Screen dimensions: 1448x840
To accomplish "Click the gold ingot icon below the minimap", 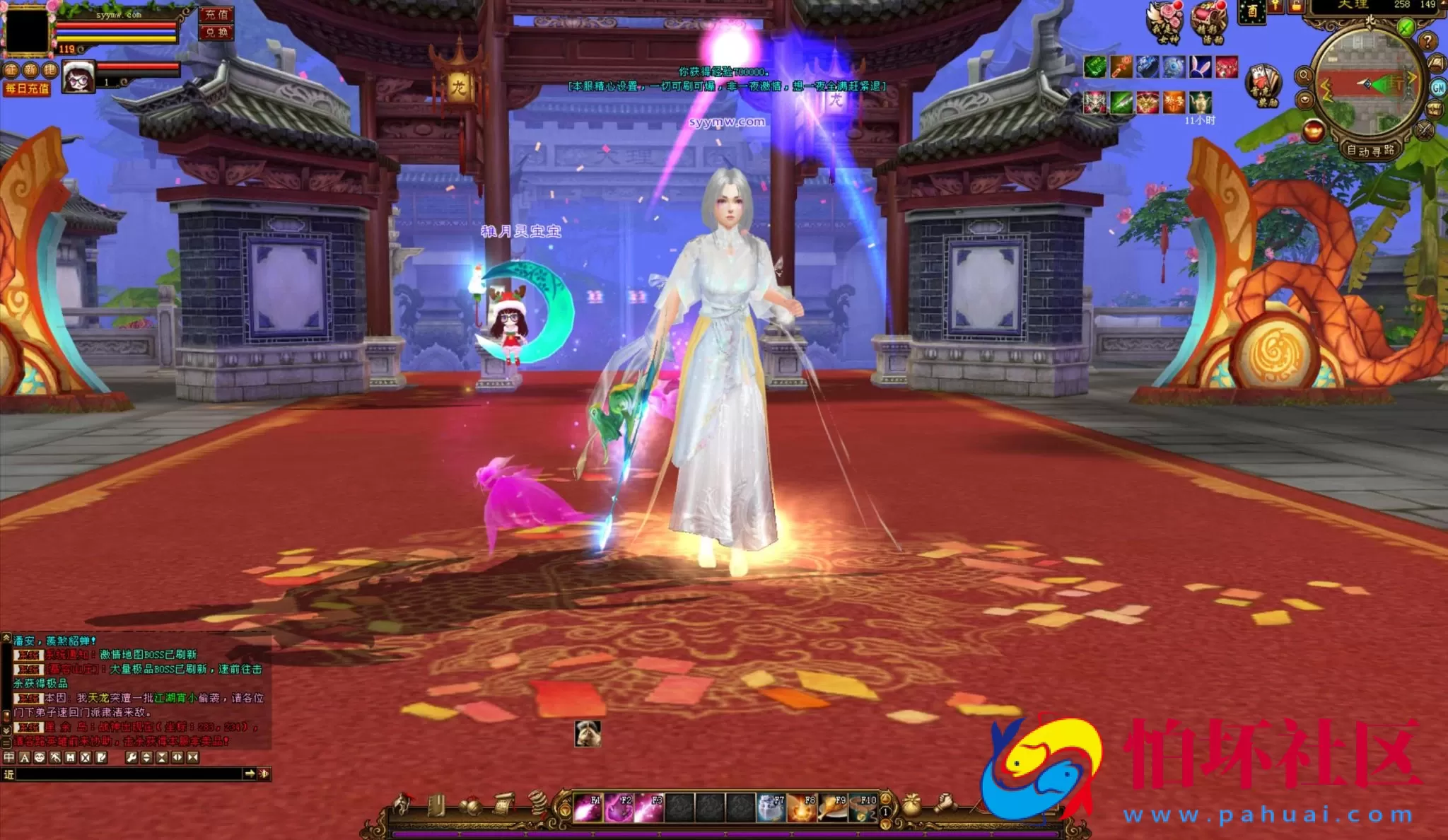I will pos(1313,131).
